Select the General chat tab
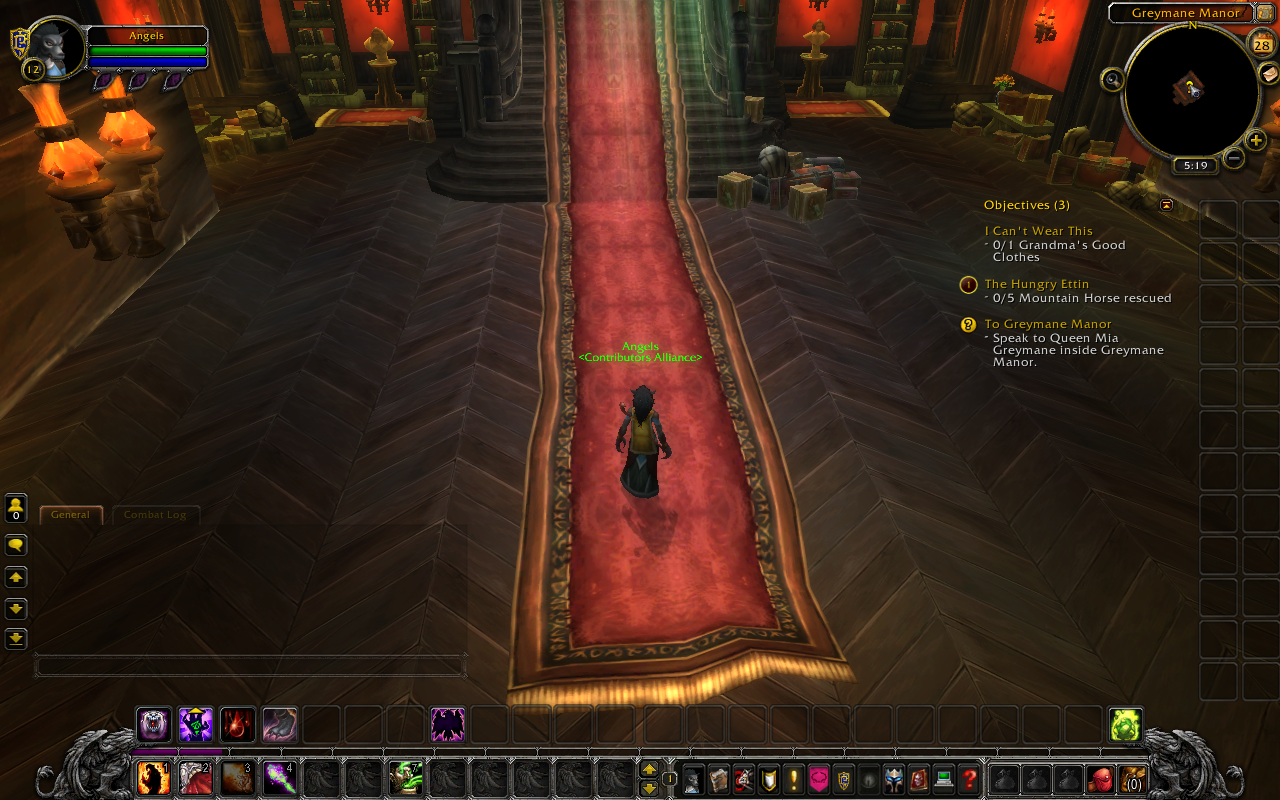Viewport: 1280px width, 800px height. tap(70, 514)
